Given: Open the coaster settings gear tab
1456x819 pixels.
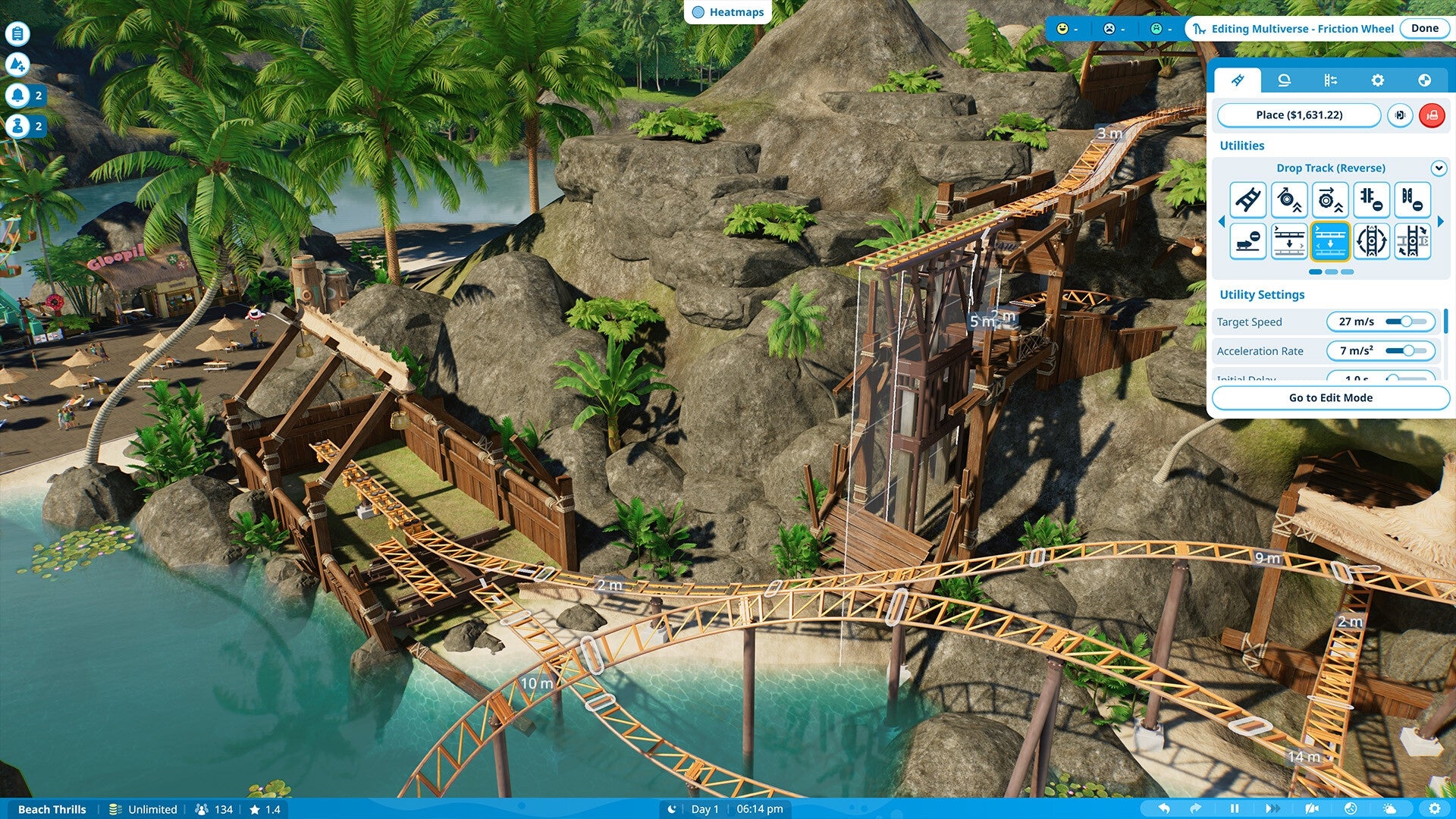Looking at the screenshot, I should [x=1379, y=80].
